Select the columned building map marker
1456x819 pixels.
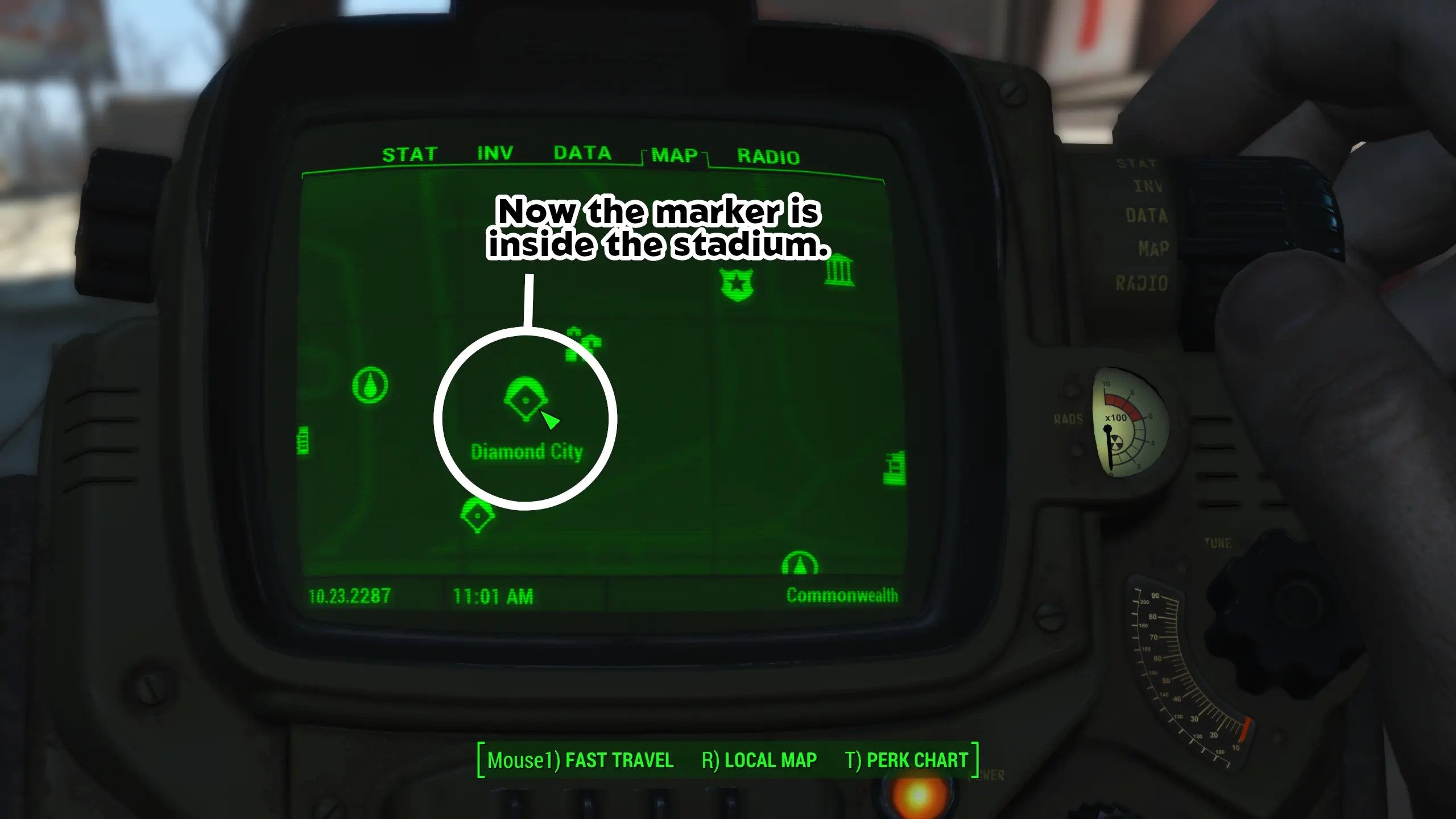pos(839,271)
